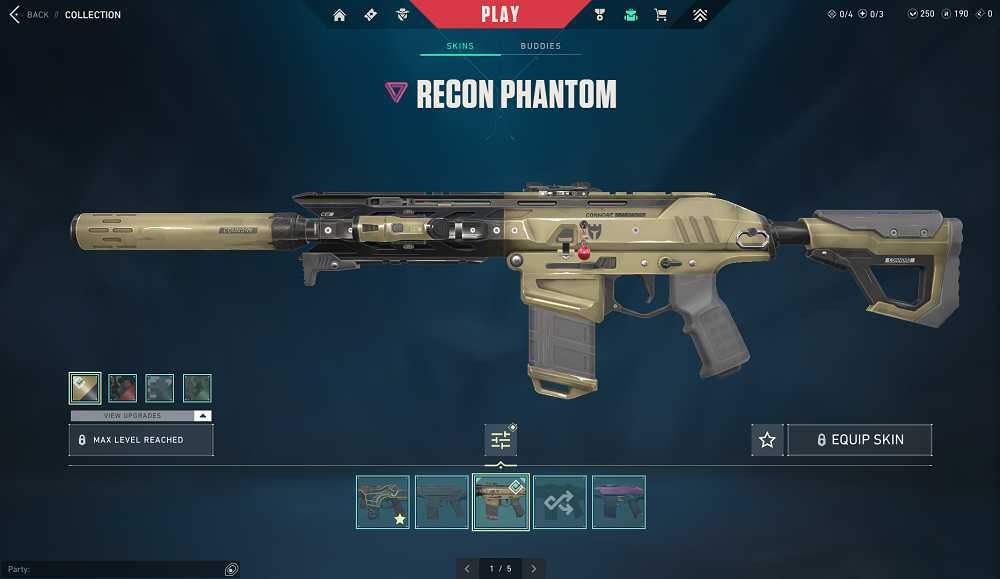The width and height of the screenshot is (1000, 579).
Task: Select the Skins tab
Action: (x=460, y=46)
